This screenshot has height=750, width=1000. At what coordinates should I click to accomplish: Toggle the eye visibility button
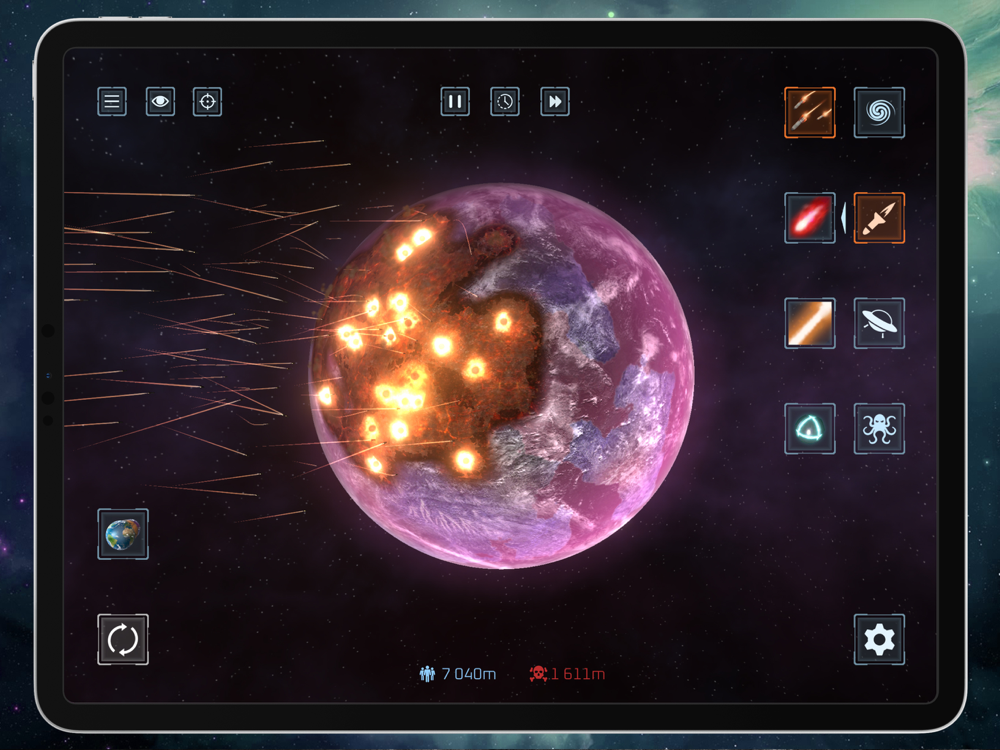[160, 101]
